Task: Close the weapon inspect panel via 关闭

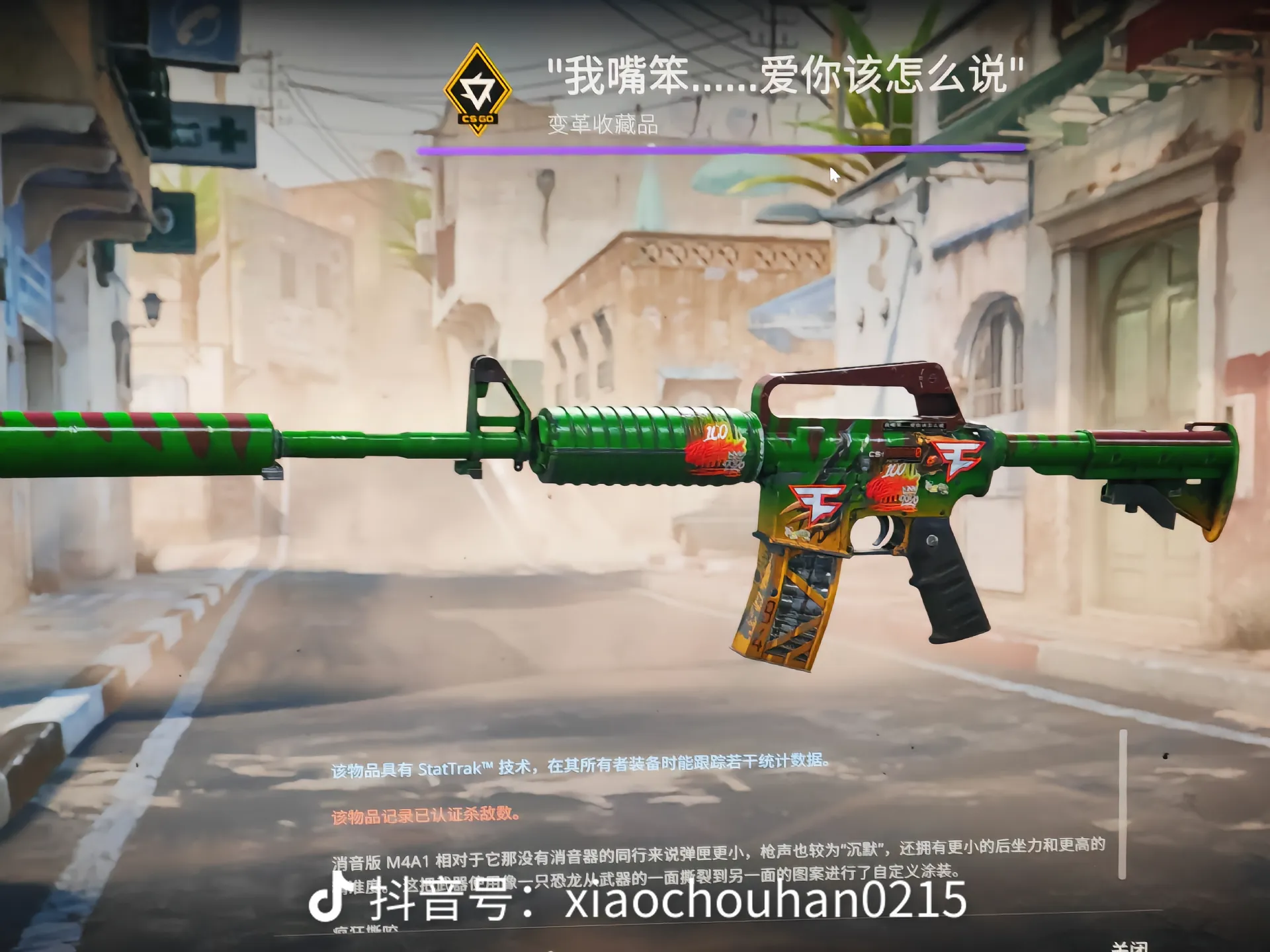Action: 1129,946
